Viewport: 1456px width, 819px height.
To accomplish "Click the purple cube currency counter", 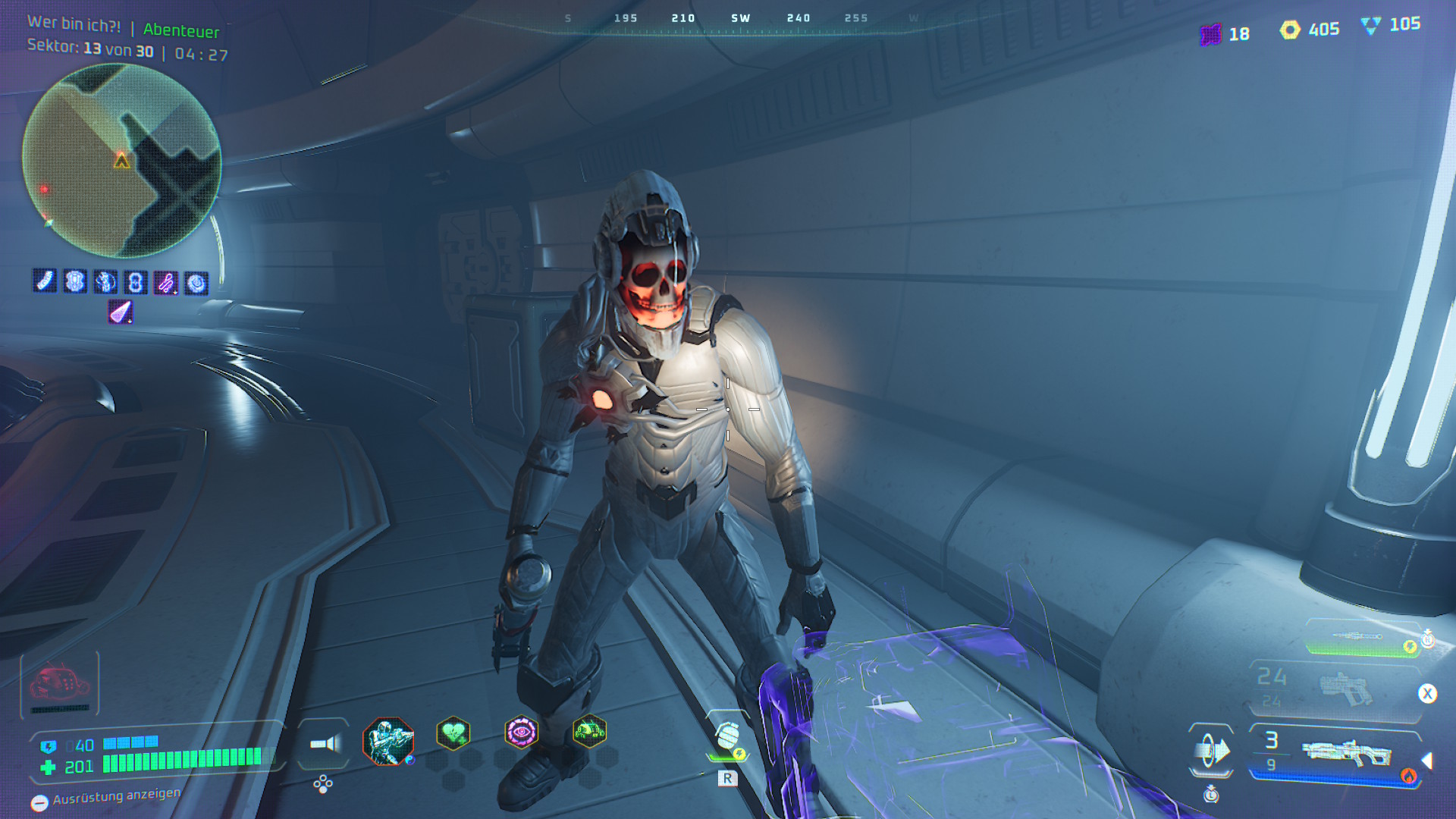I will (x=1225, y=34).
